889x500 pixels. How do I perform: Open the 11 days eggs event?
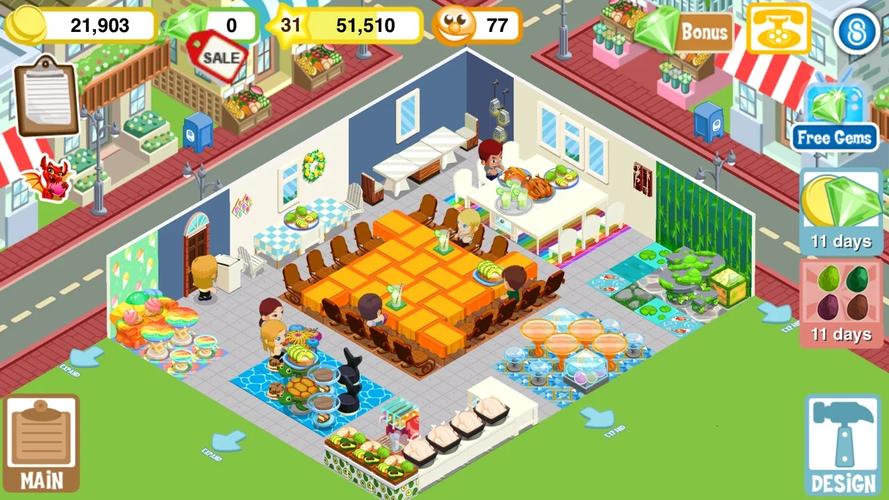840,304
